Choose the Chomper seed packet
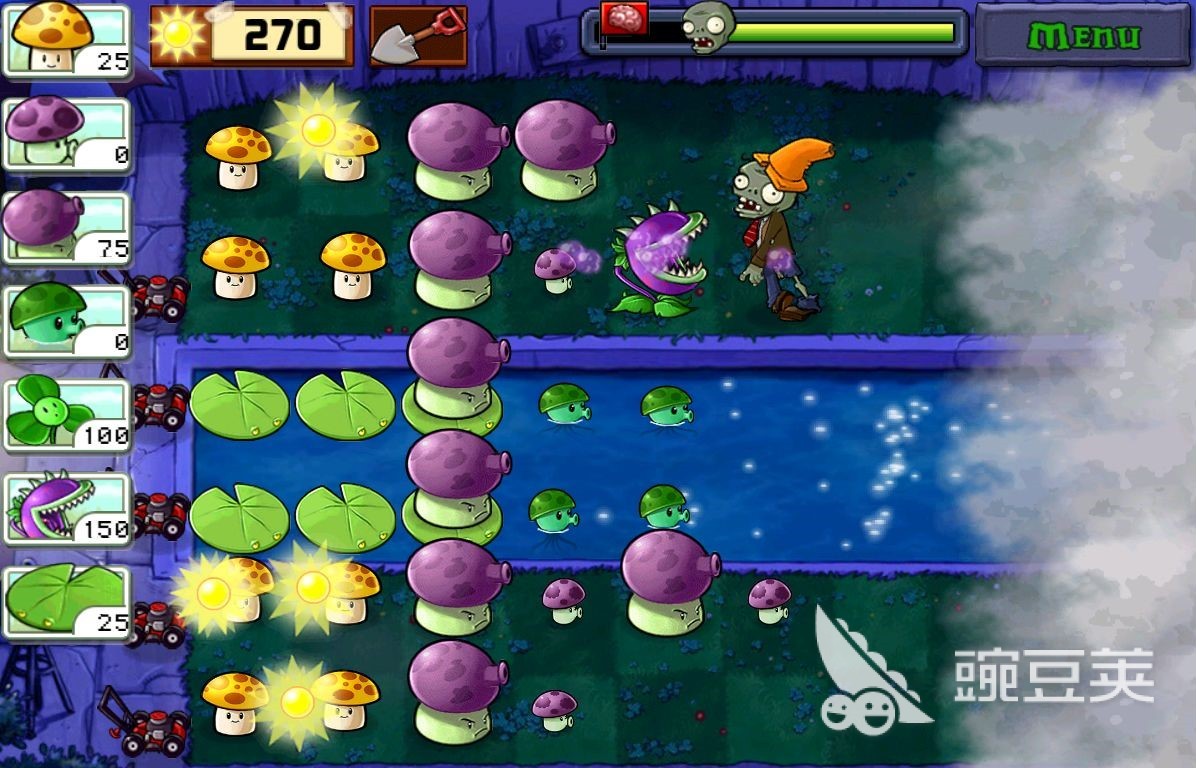1196x768 pixels. [x=68, y=509]
